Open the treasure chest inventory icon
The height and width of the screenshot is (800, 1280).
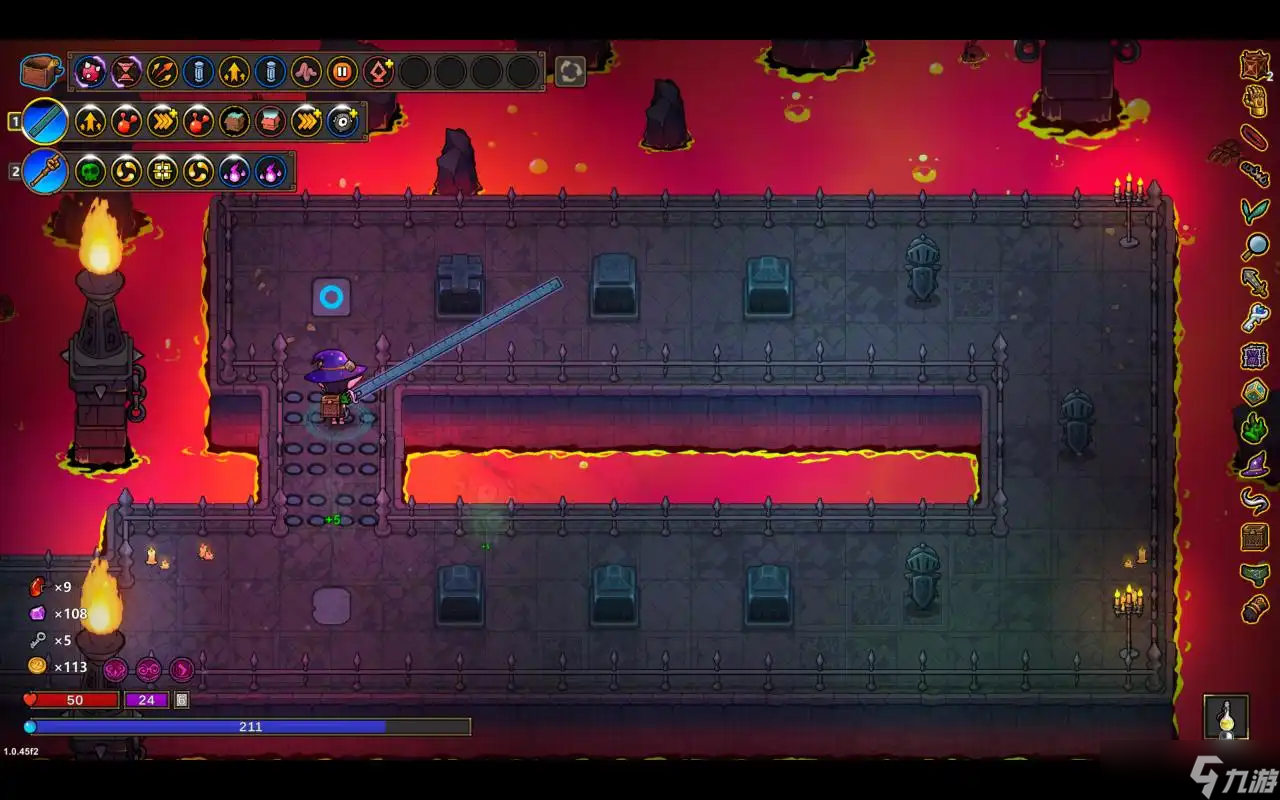41,71
